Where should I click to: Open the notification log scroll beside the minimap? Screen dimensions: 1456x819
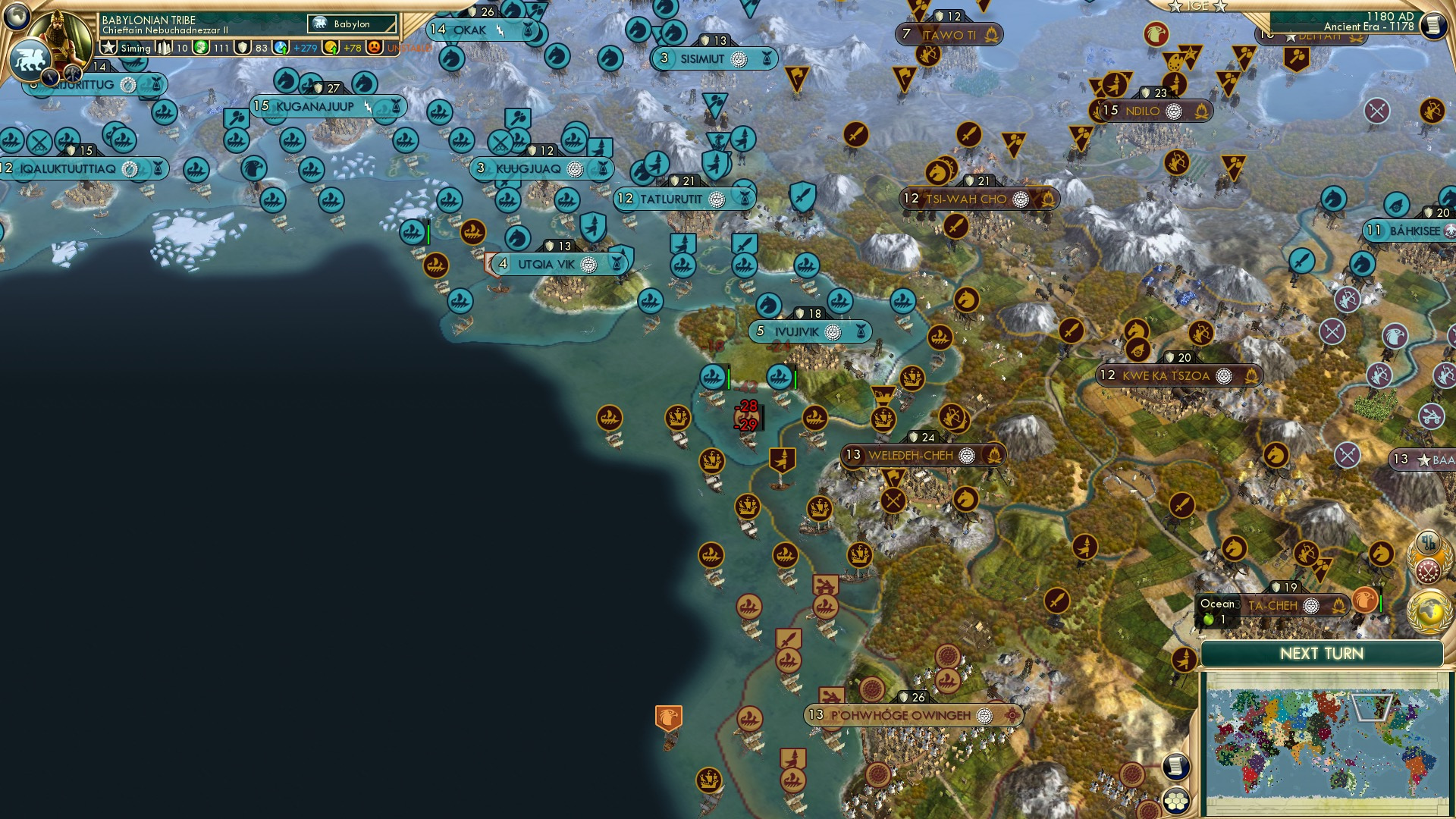point(1176,767)
